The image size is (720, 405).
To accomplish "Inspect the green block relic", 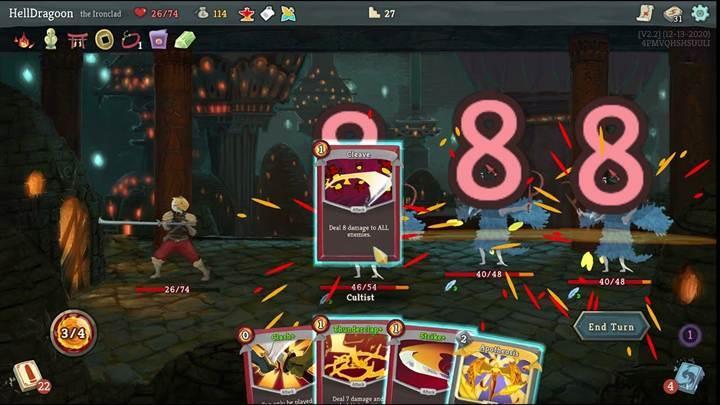I will click(184, 40).
